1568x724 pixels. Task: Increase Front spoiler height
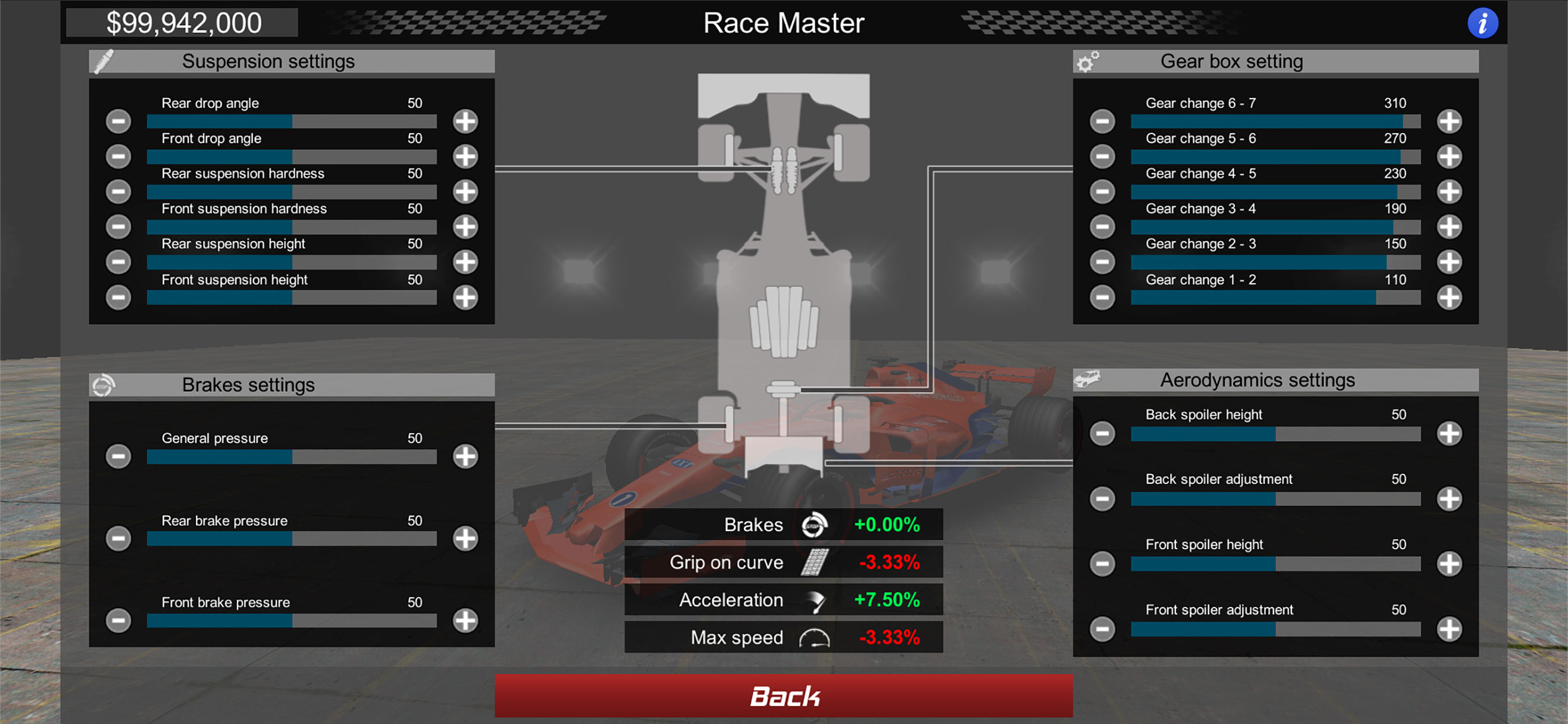pos(1448,564)
